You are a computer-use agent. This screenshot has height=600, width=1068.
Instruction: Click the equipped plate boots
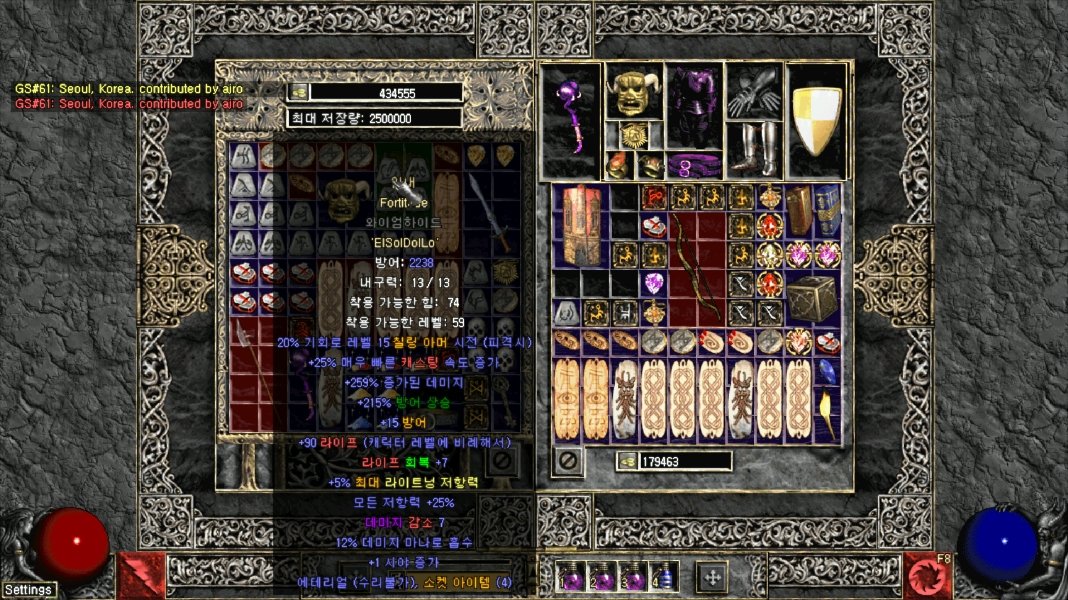[754, 148]
